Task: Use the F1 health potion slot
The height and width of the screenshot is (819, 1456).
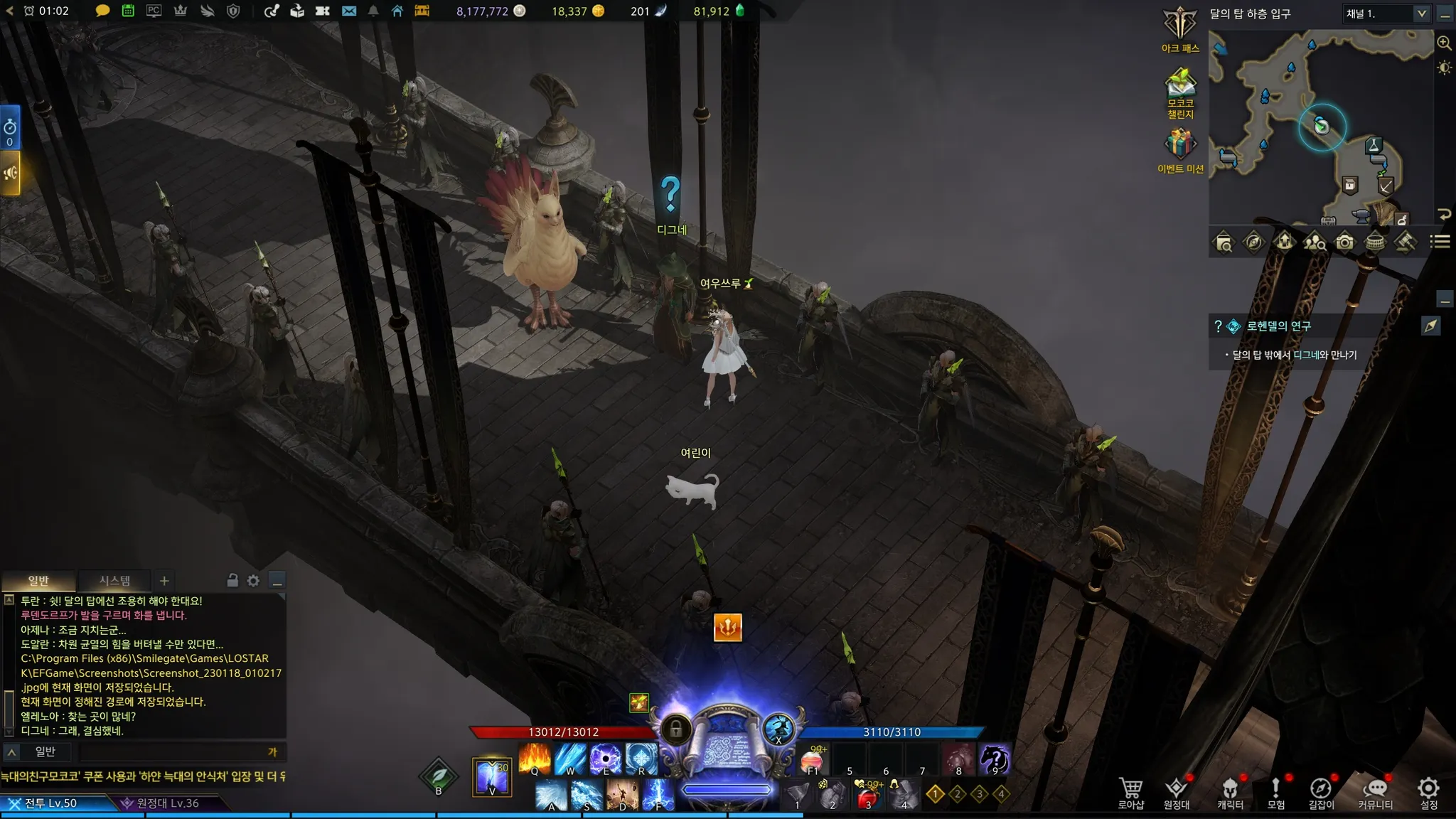Action: [813, 759]
